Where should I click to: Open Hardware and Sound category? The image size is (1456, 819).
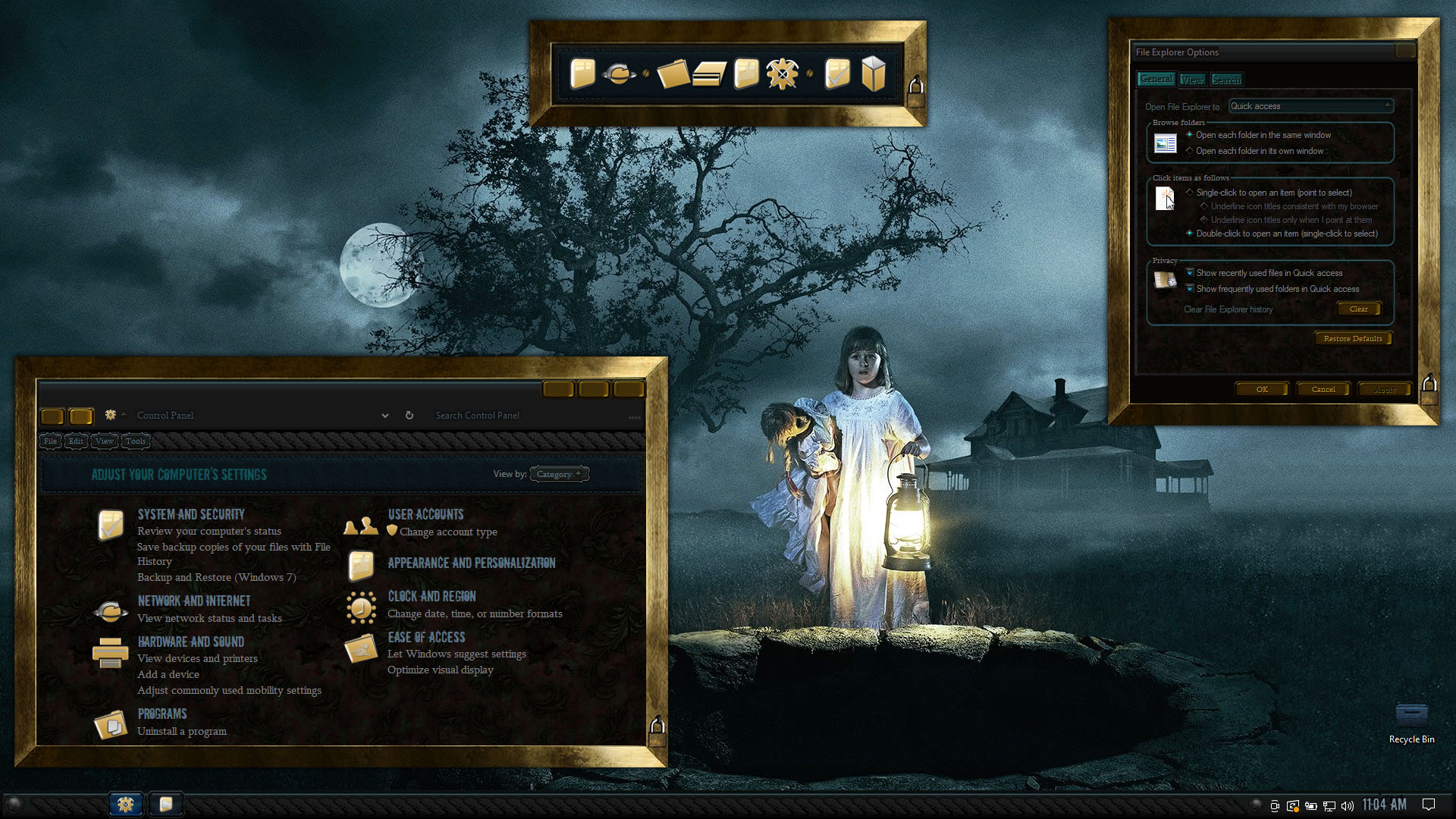tap(191, 642)
